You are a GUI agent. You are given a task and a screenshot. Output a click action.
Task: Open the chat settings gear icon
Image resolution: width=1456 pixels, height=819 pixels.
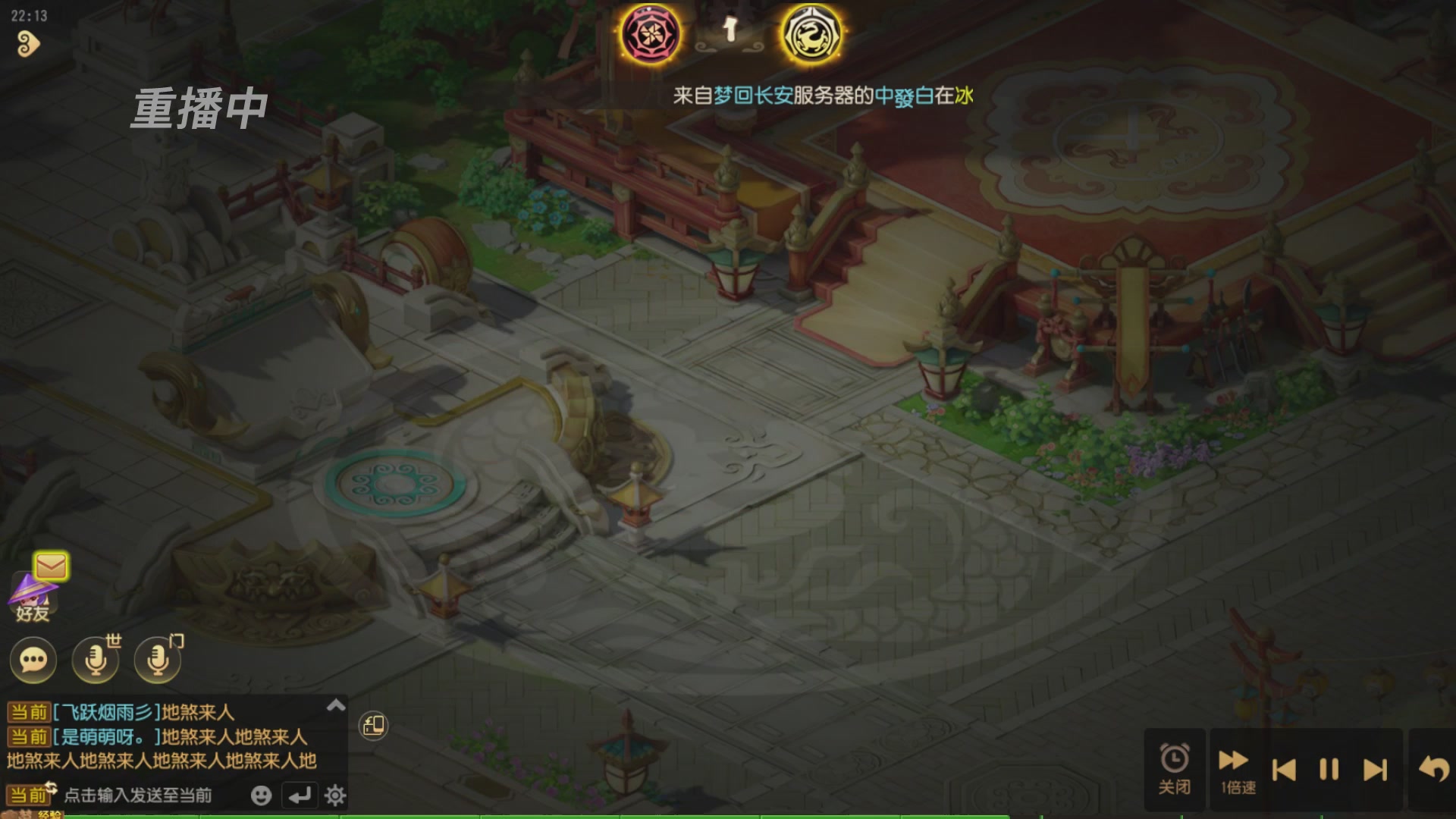pos(334,796)
